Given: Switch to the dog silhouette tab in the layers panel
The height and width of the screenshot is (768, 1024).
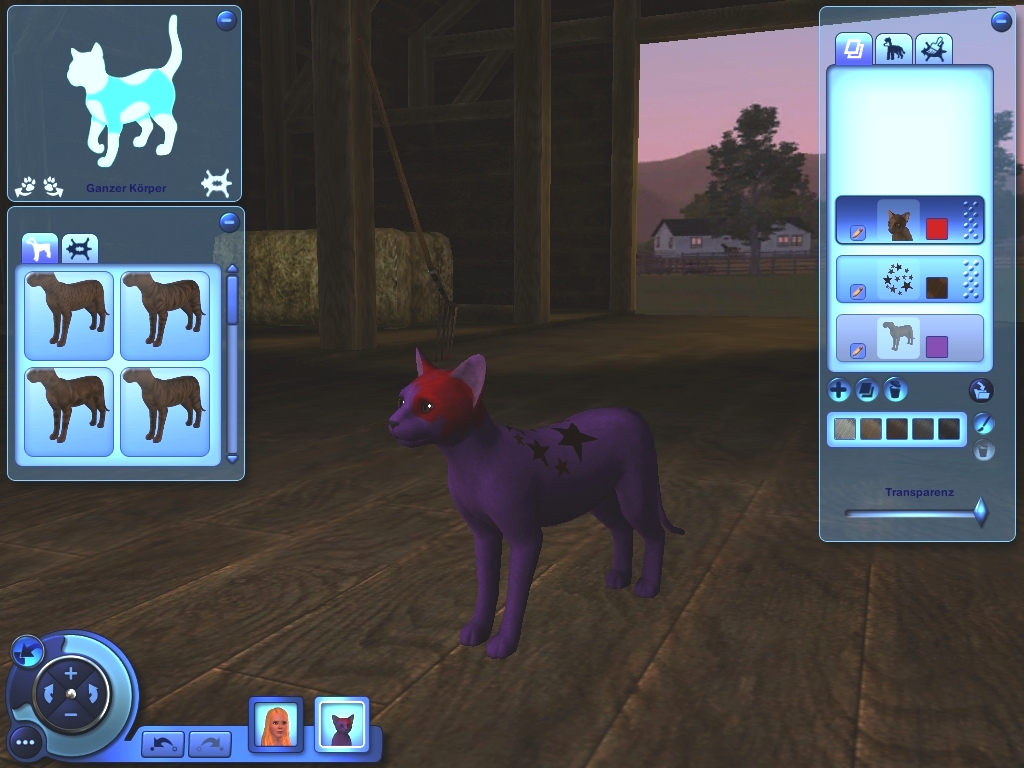Looking at the screenshot, I should (892, 48).
